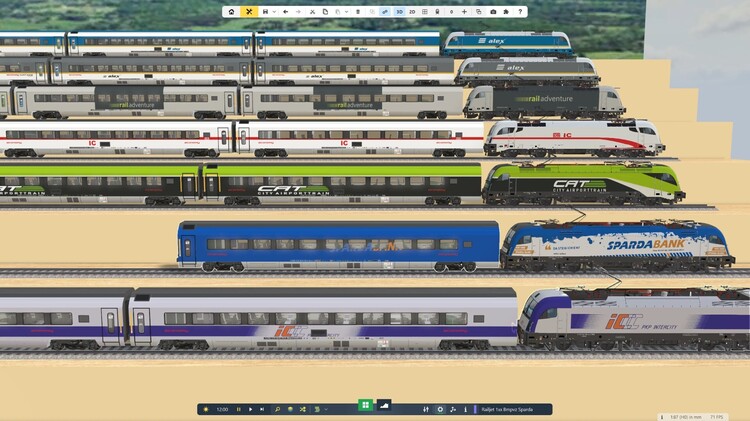Open the home menu
Viewport: 750px width, 421px height.
click(231, 12)
